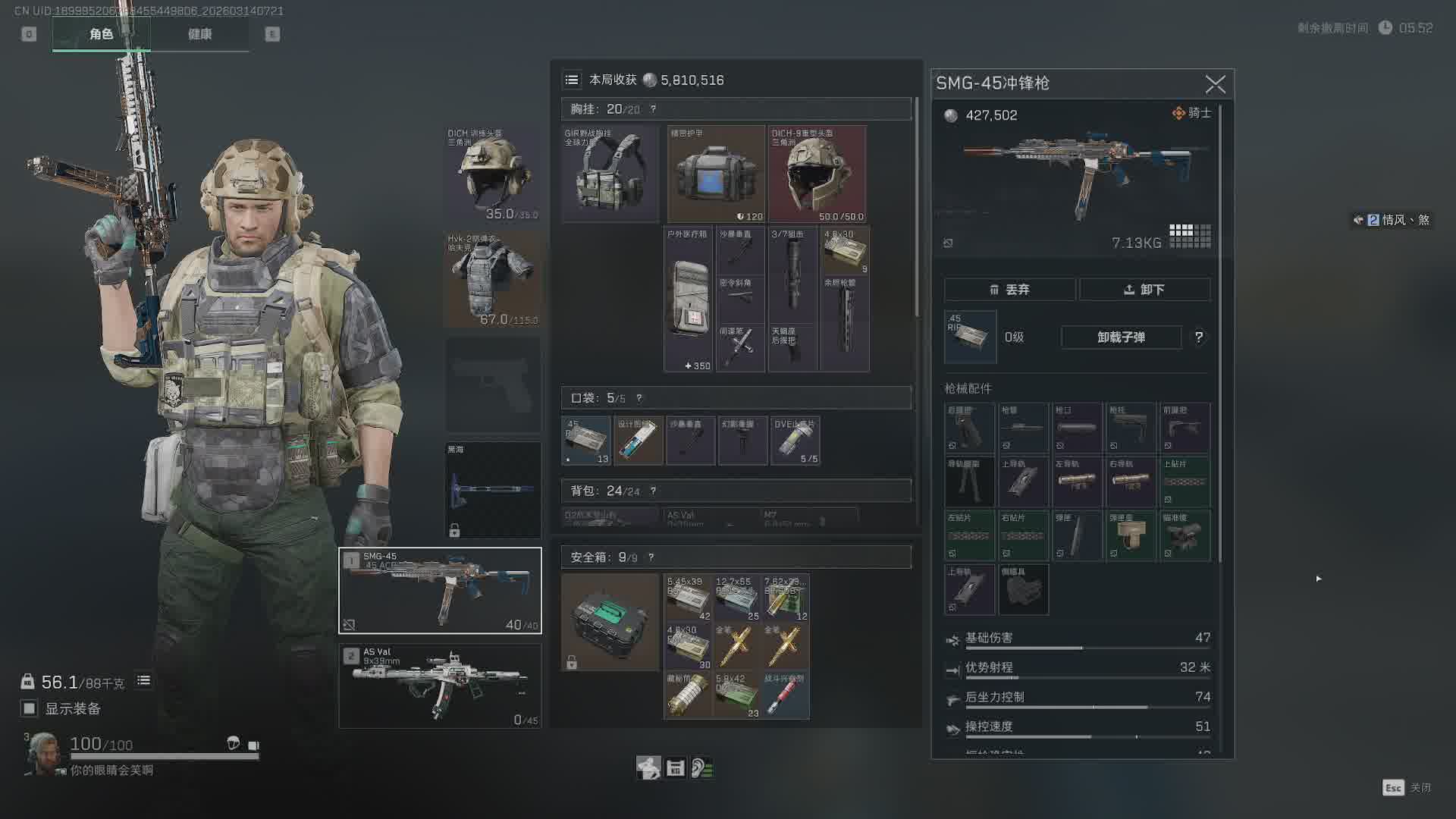The image size is (1456, 819).
Task: Toggle the 显示装备 checkbox
Action: (x=29, y=708)
